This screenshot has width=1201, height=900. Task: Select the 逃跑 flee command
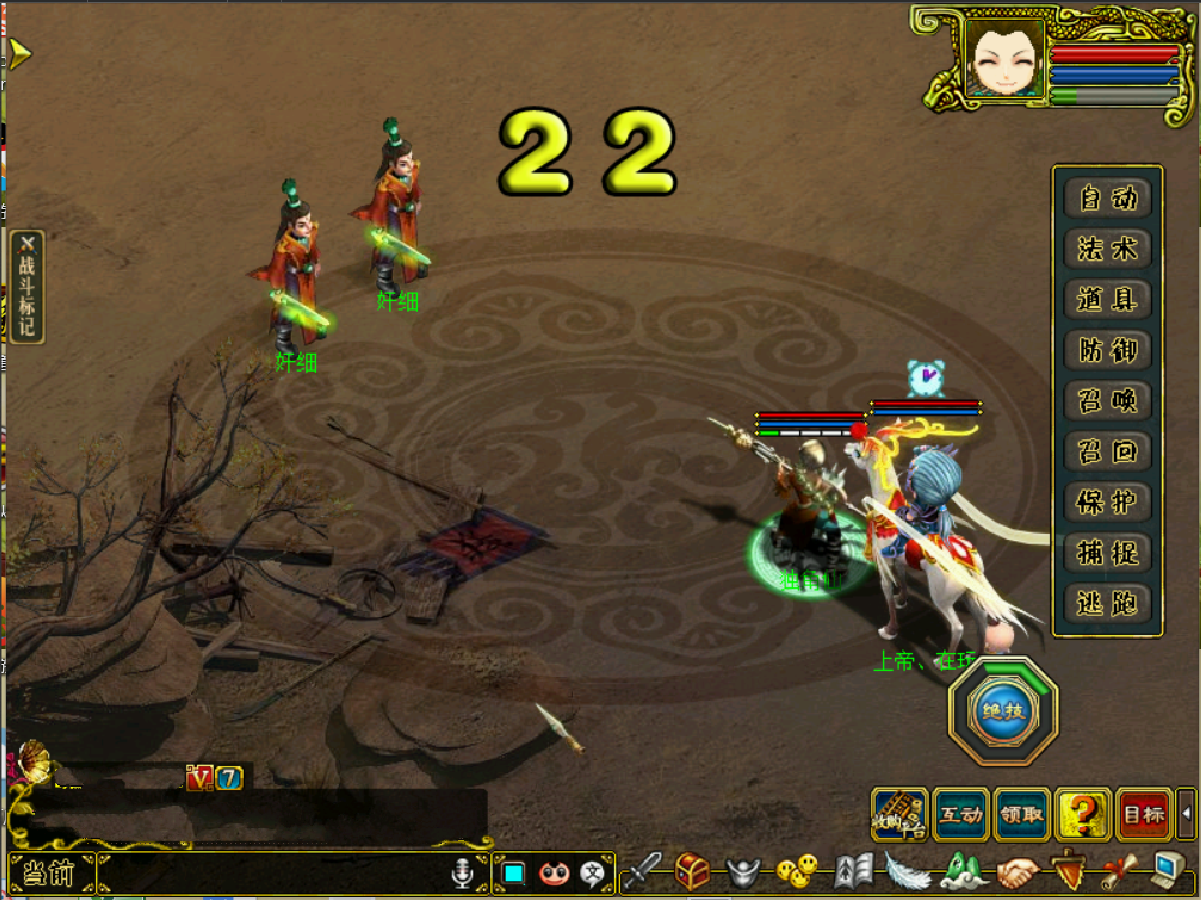point(1108,603)
